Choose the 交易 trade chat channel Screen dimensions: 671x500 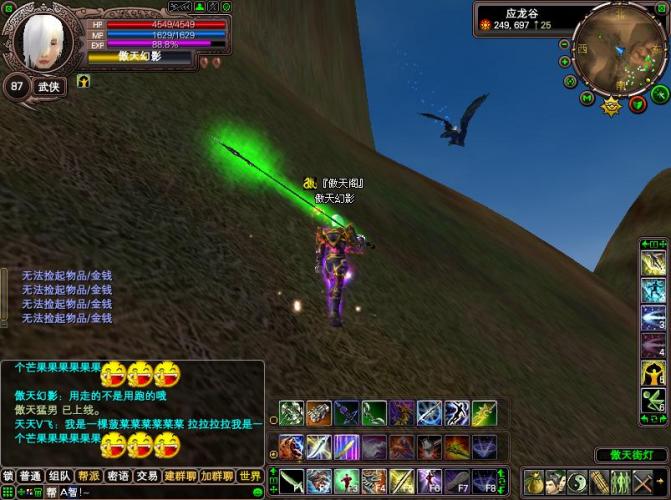click(x=147, y=476)
